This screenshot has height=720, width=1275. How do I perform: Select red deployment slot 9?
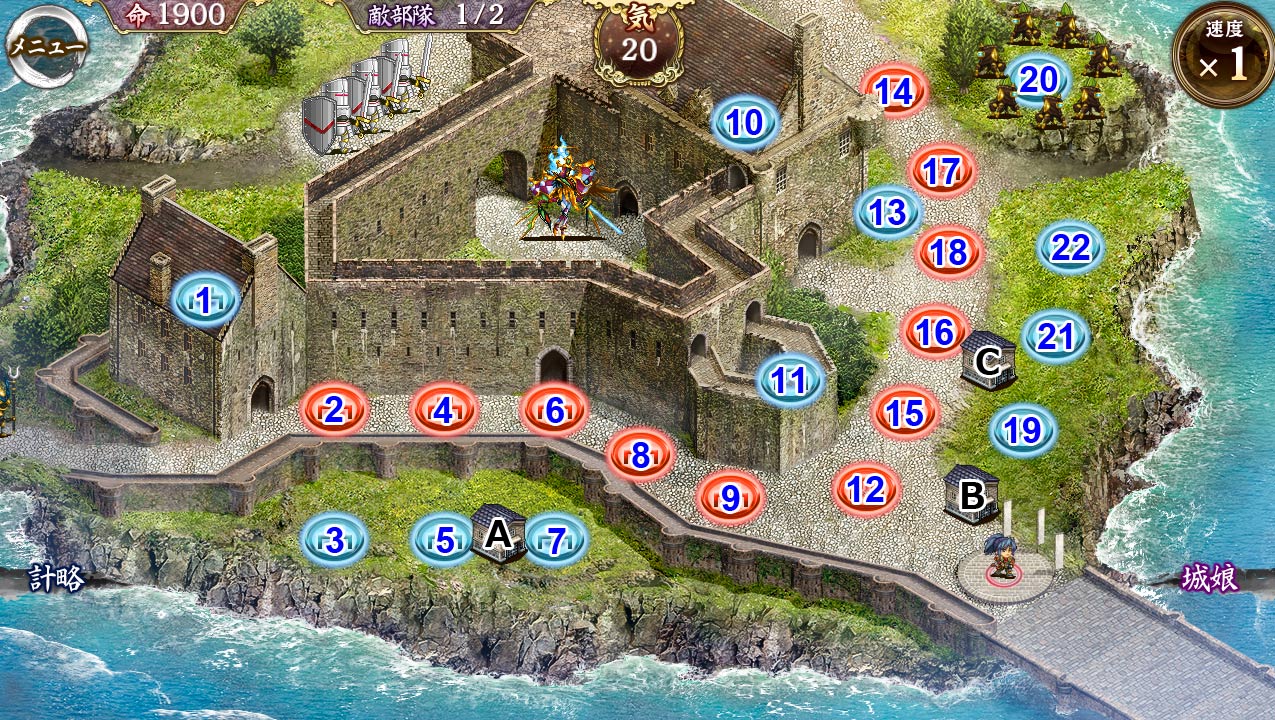pos(730,497)
